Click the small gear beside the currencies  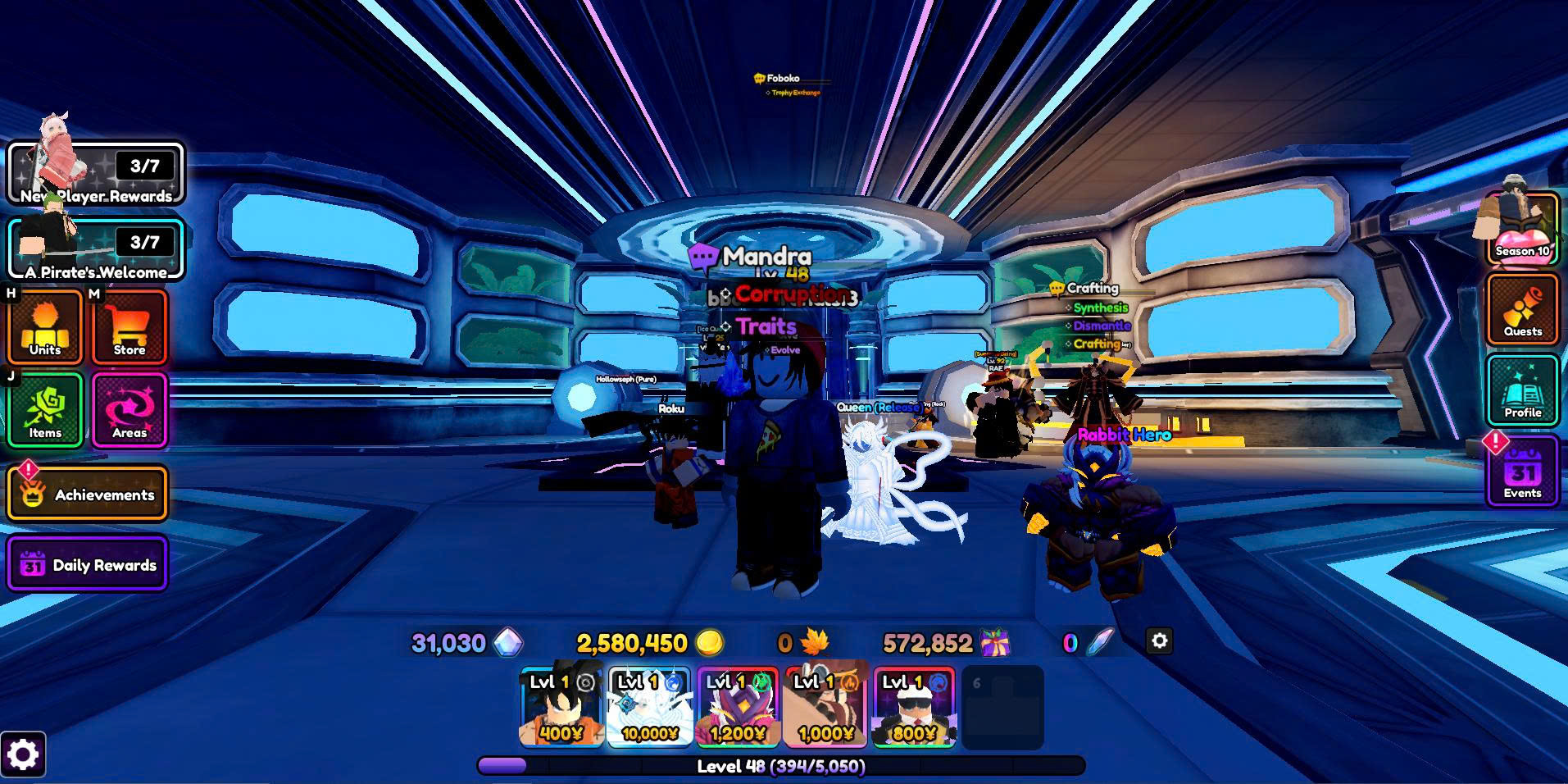point(1159,641)
